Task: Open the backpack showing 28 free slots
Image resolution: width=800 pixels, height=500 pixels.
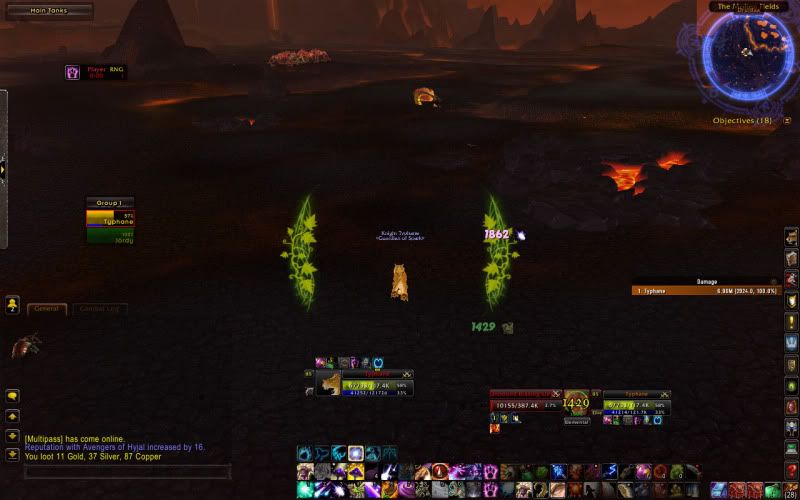Action: [791, 489]
